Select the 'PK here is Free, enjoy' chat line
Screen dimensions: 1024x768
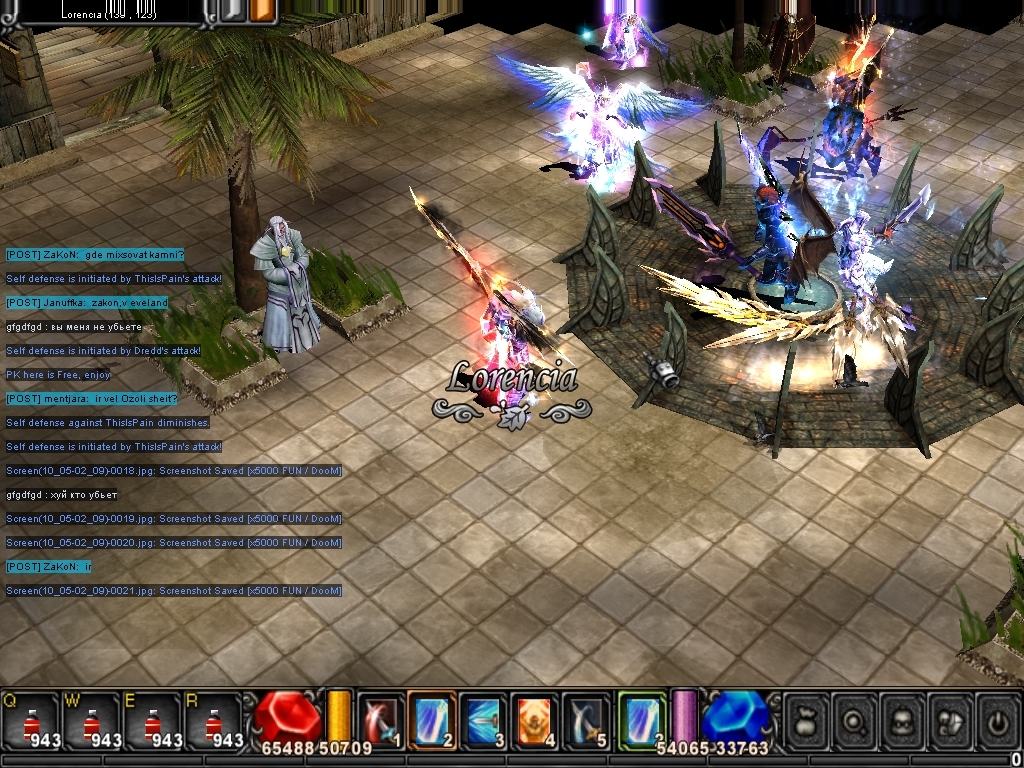[58, 375]
